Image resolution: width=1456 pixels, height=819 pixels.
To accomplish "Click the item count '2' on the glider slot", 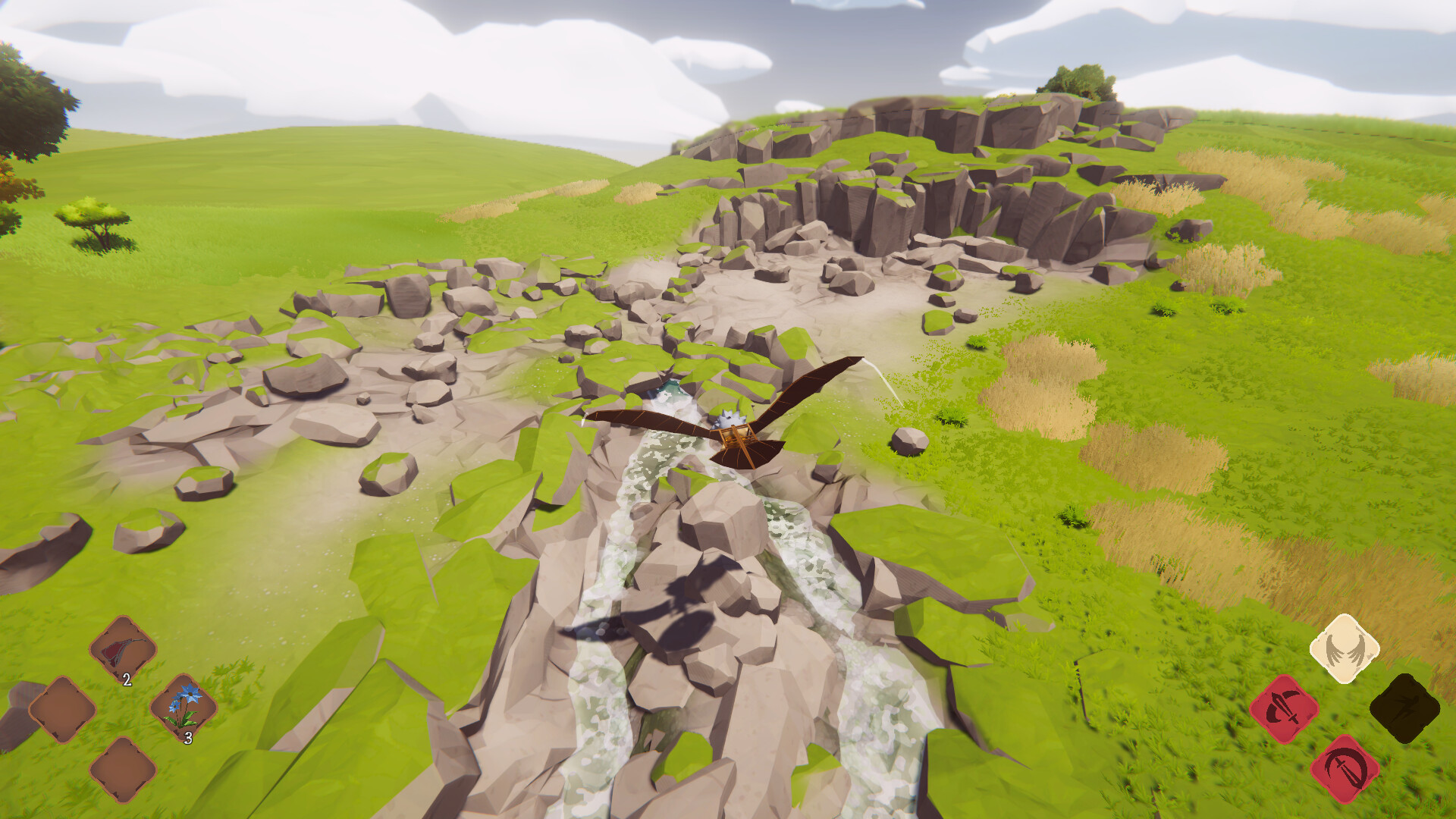I will point(126,680).
